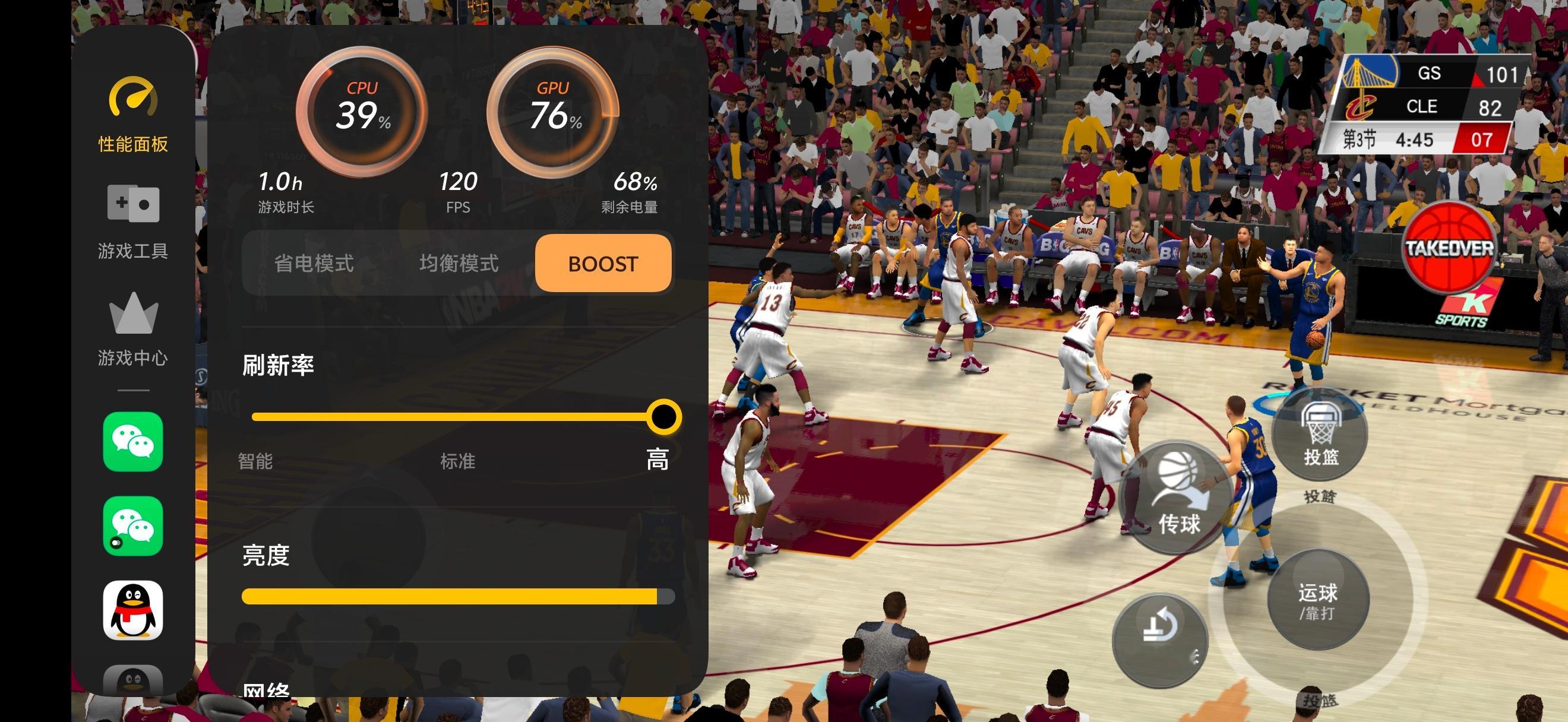Tap the 运球/靠打 dribble button
Viewport: 1568px width, 722px height.
click(1318, 600)
